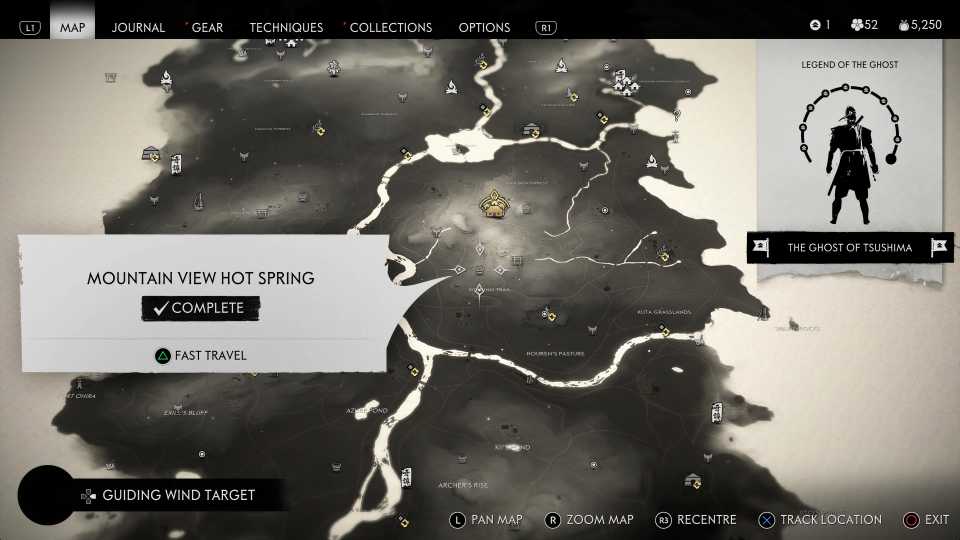Click The Ghost of Tsushima title banner
960x540 pixels.
(849, 247)
